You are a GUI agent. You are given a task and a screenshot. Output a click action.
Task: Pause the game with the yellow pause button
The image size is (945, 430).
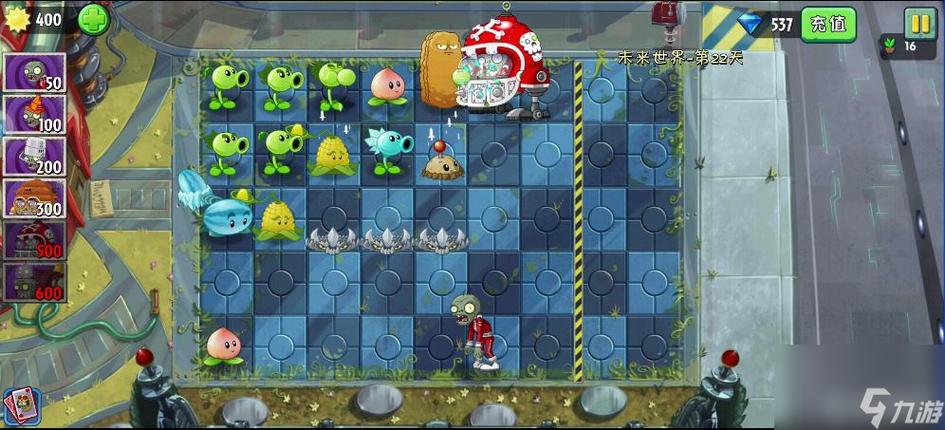click(919, 21)
